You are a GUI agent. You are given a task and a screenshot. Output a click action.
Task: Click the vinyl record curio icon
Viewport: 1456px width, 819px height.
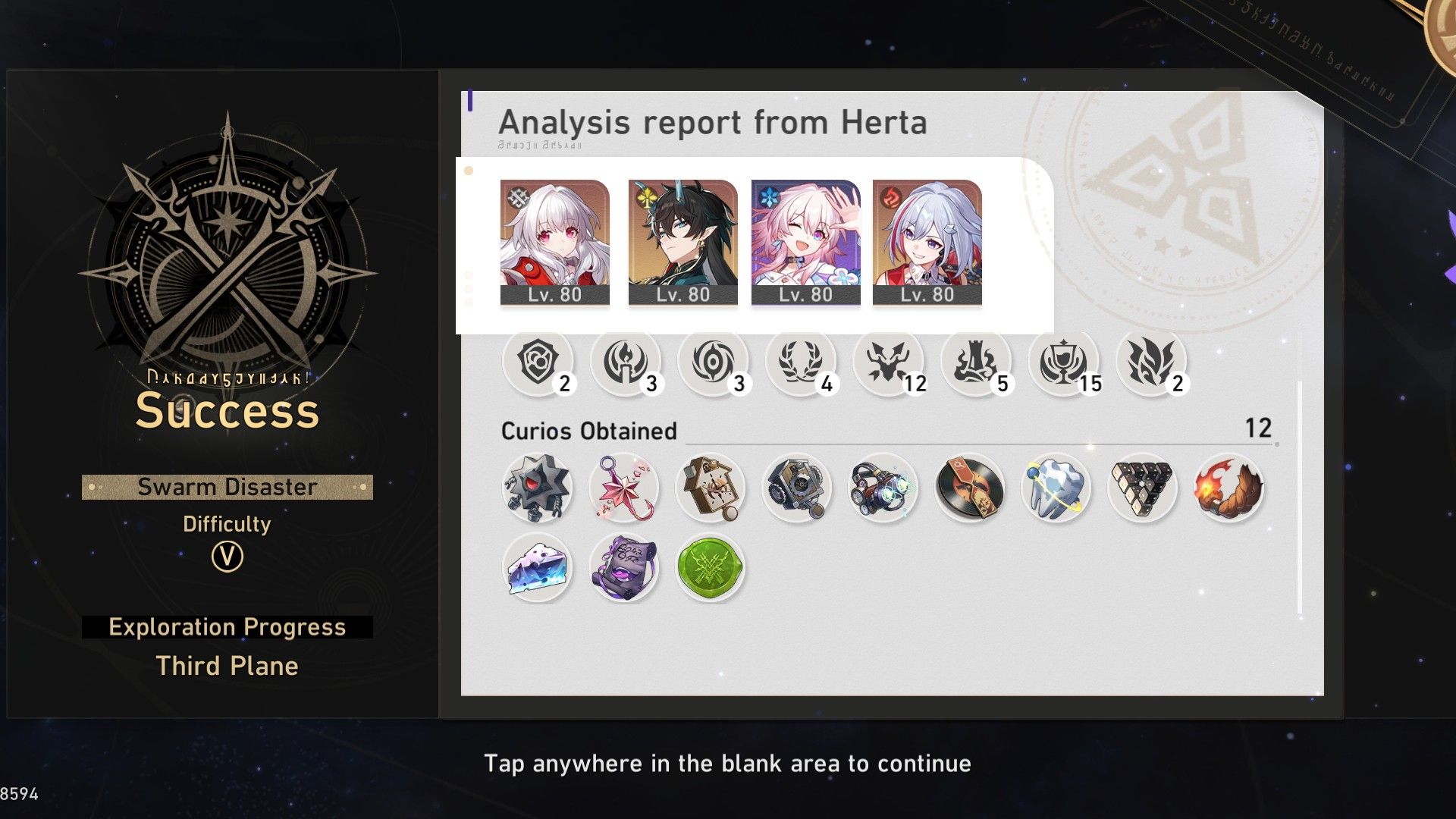pos(969,489)
